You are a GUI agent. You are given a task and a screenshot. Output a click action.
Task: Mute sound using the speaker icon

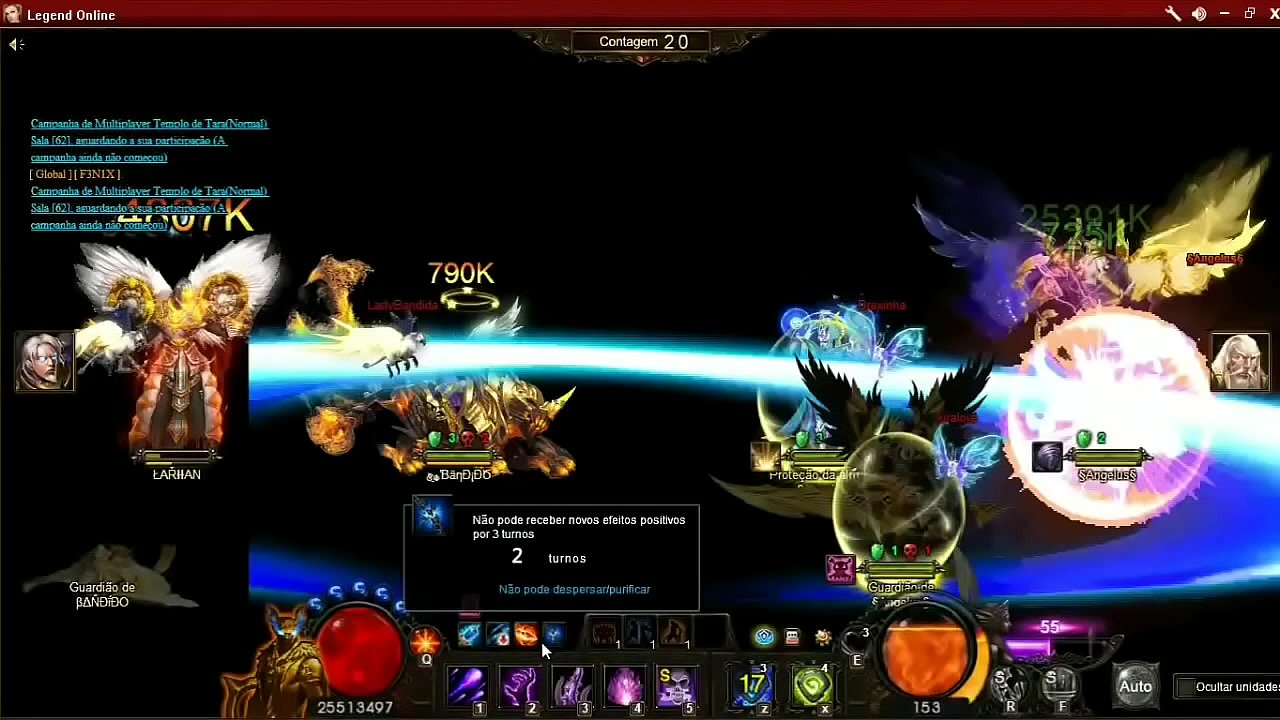coord(1199,14)
